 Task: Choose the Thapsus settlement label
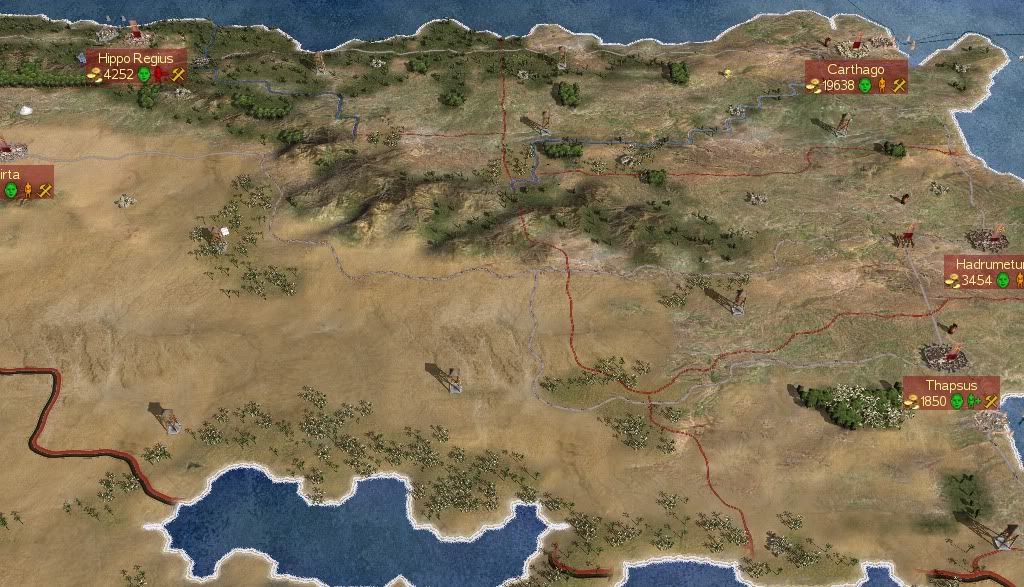click(x=950, y=385)
